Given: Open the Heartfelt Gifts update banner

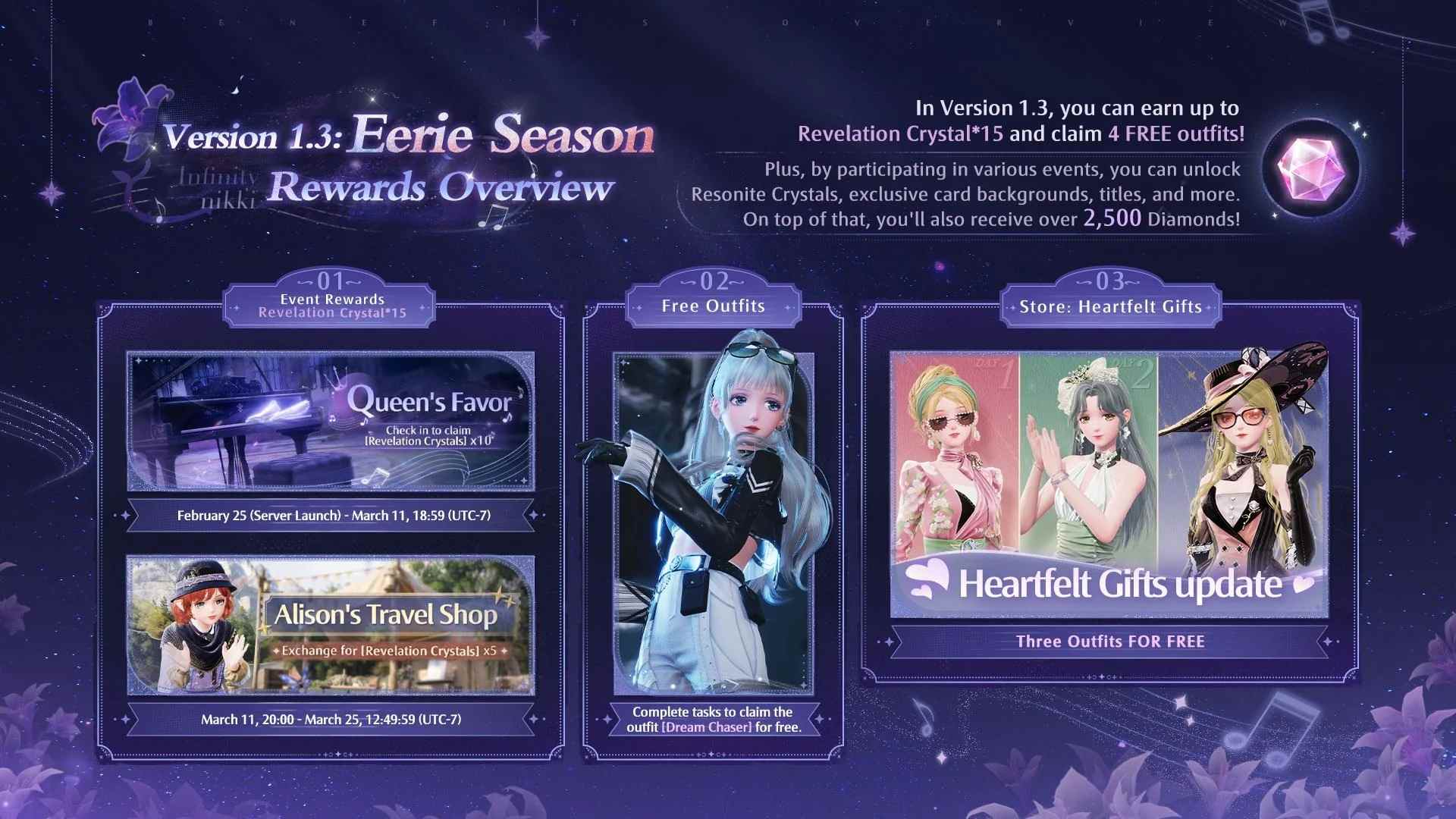Looking at the screenshot, I should [x=1109, y=485].
